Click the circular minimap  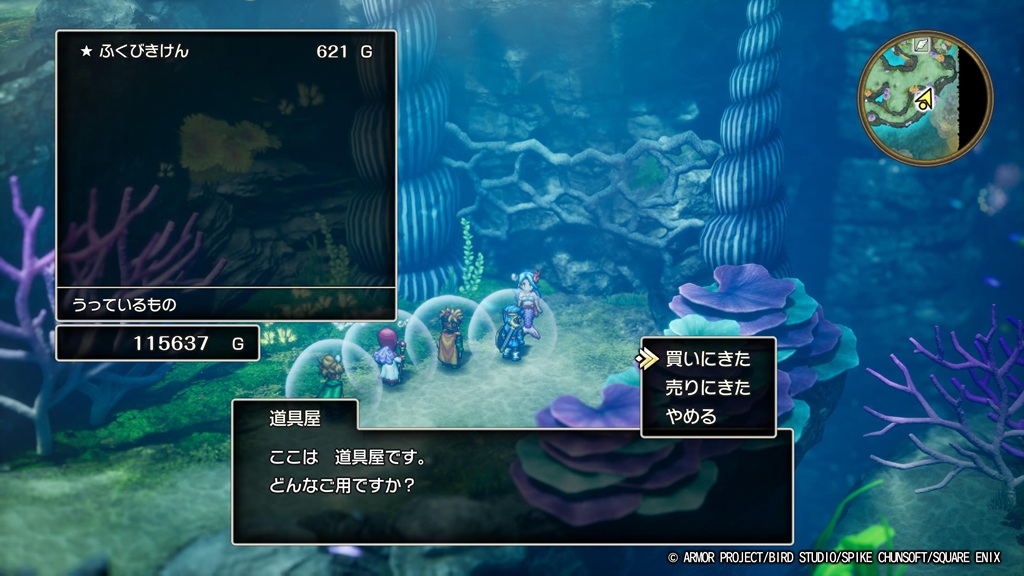(925, 98)
